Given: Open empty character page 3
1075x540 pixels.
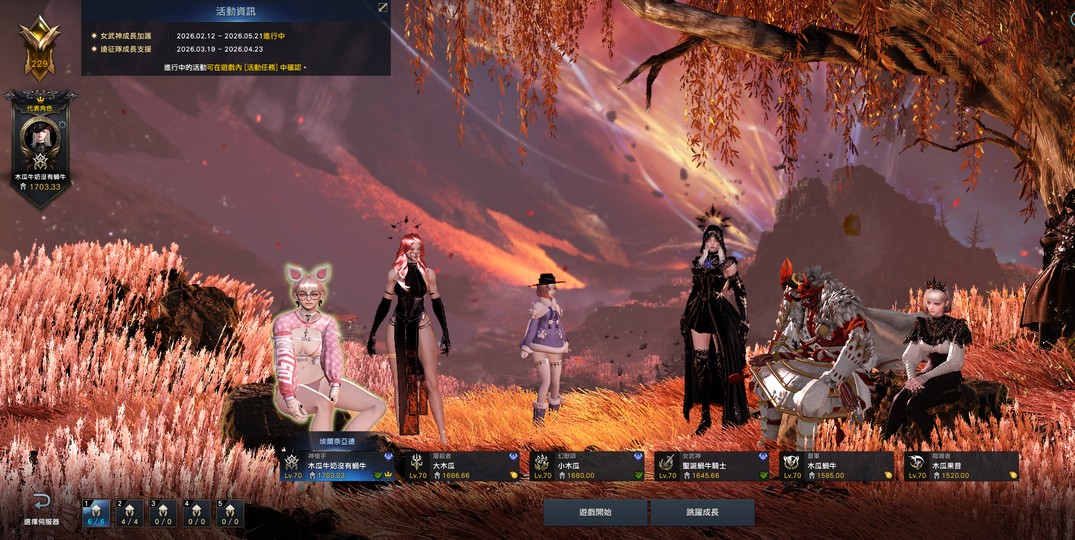Looking at the screenshot, I should point(163,513).
